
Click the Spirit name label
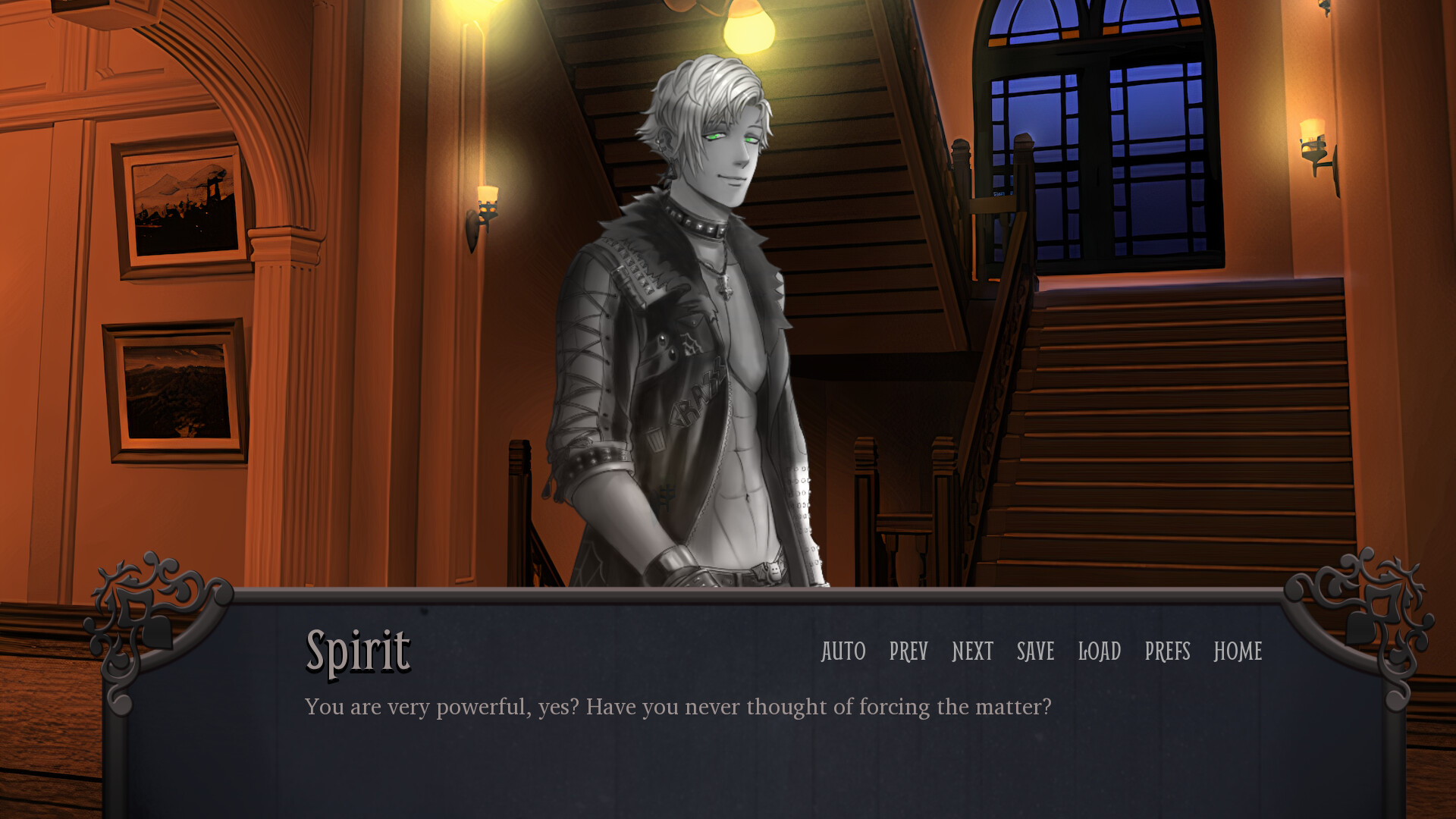tap(357, 651)
